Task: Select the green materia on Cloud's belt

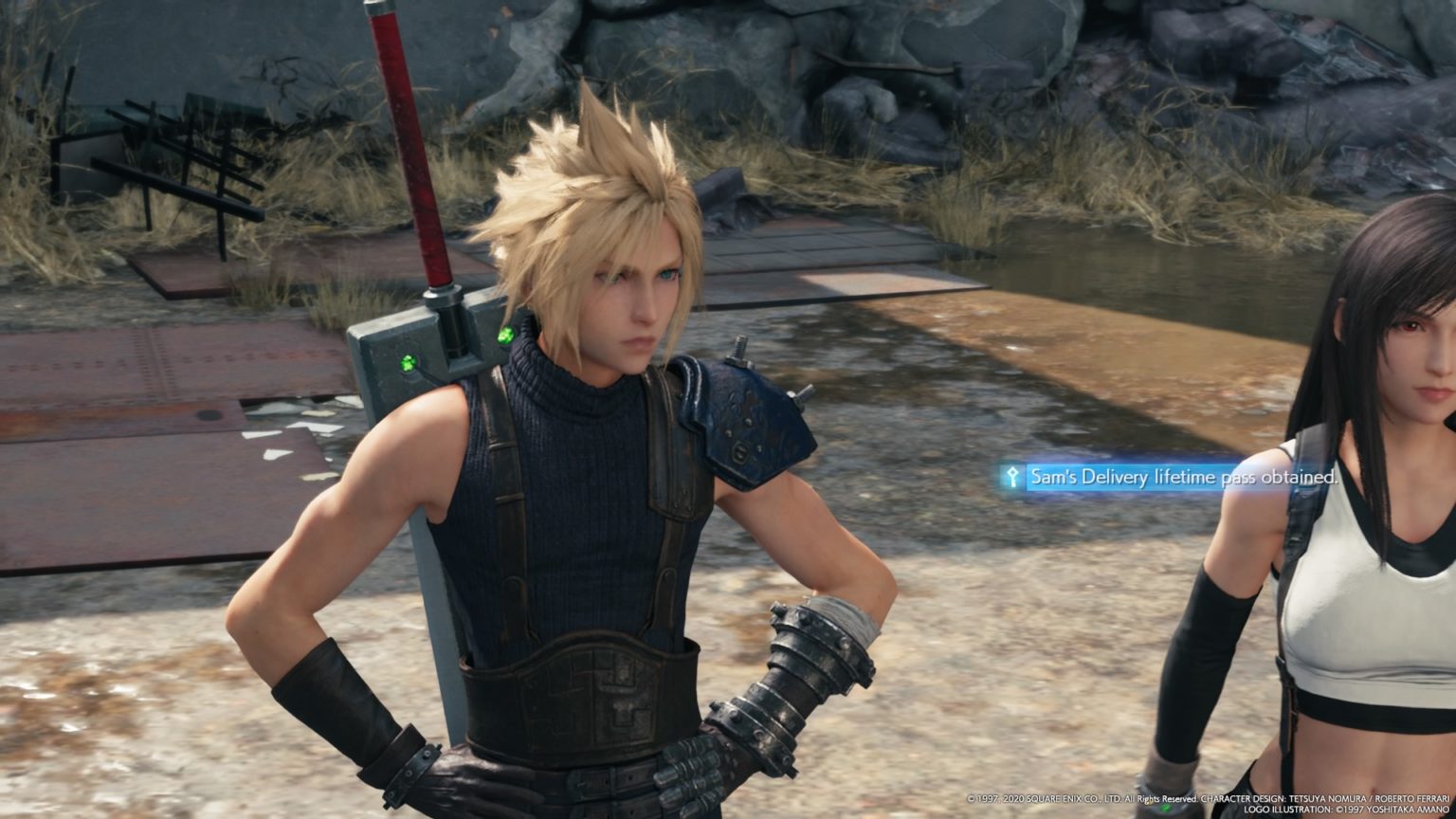Action: [x=1166, y=807]
